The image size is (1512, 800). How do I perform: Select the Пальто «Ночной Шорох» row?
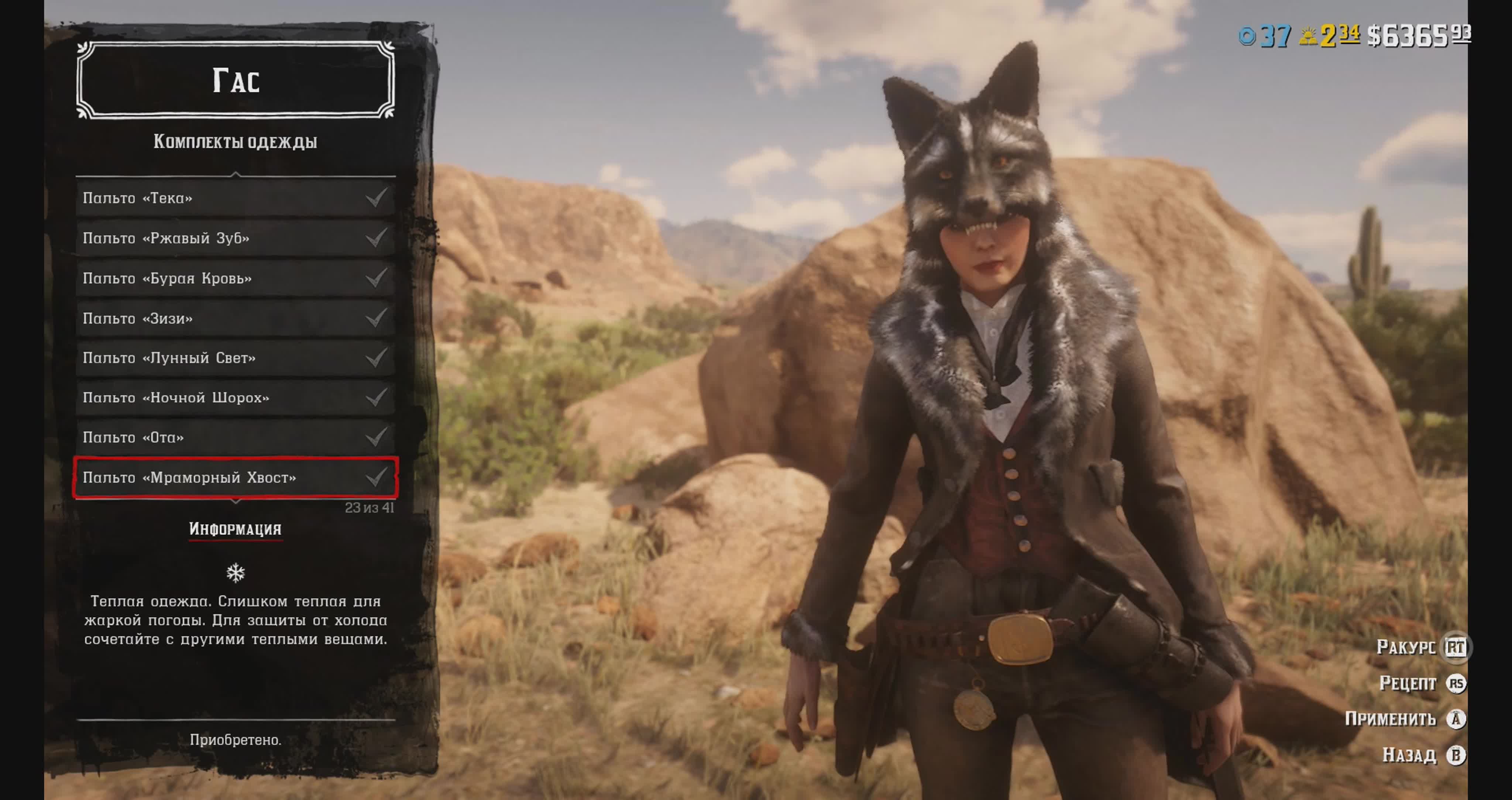coord(235,398)
